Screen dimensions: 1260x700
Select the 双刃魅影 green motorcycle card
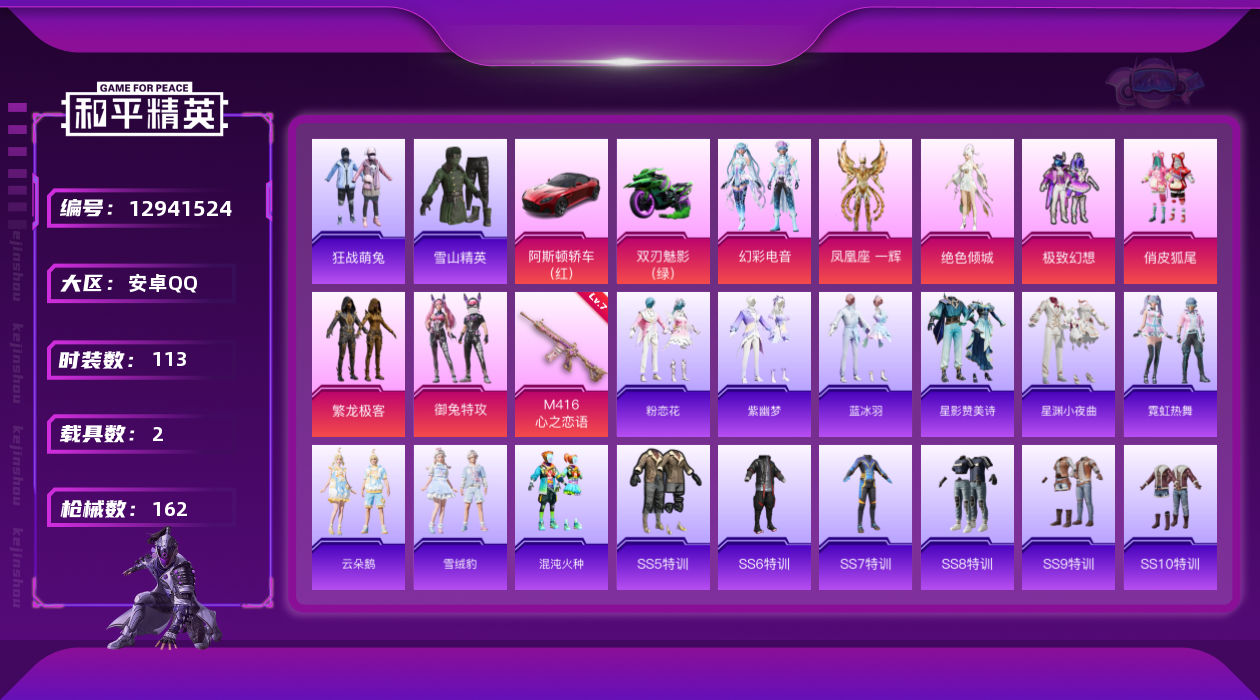click(x=663, y=211)
